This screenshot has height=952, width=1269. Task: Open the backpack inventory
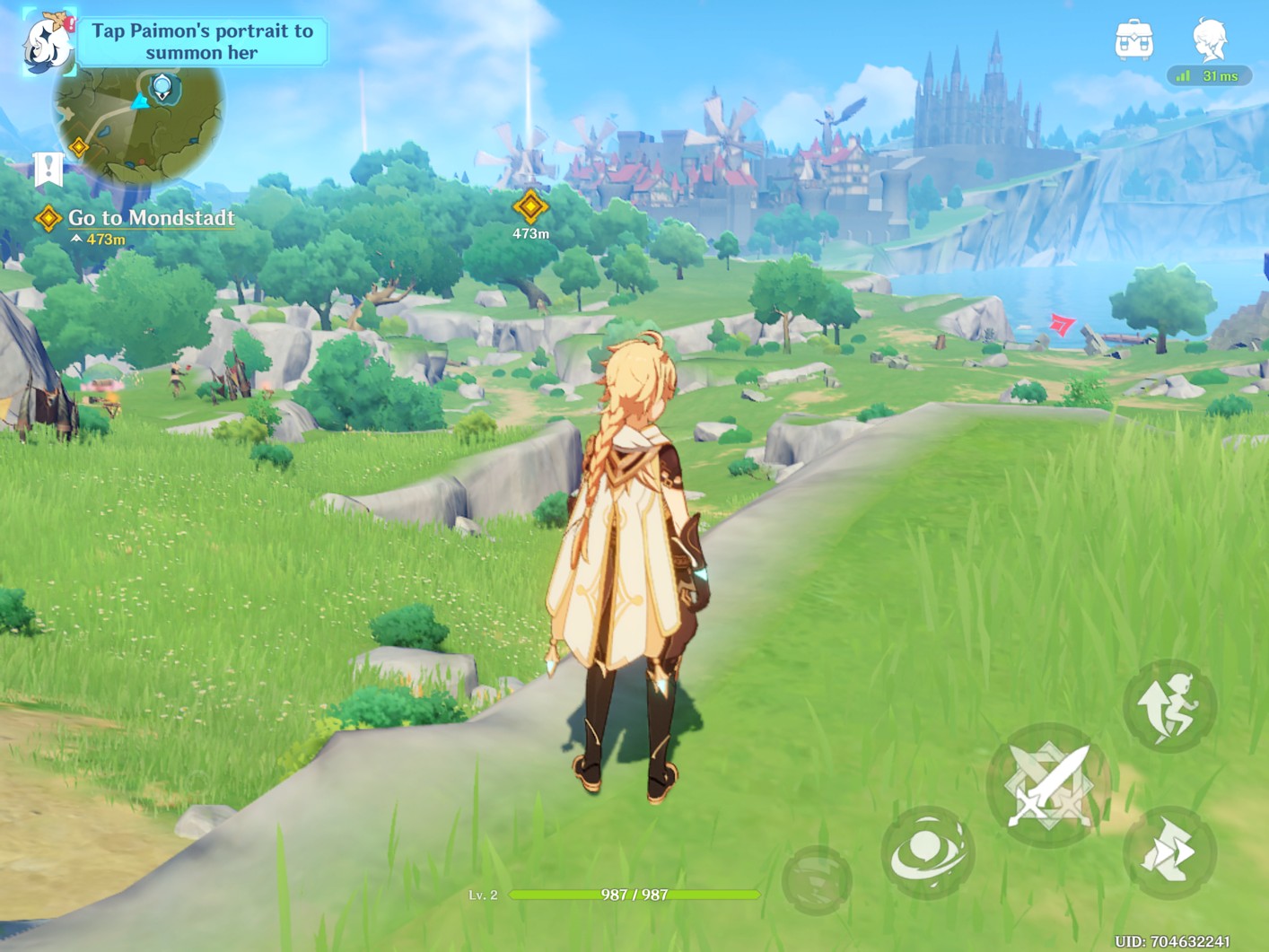click(1133, 40)
